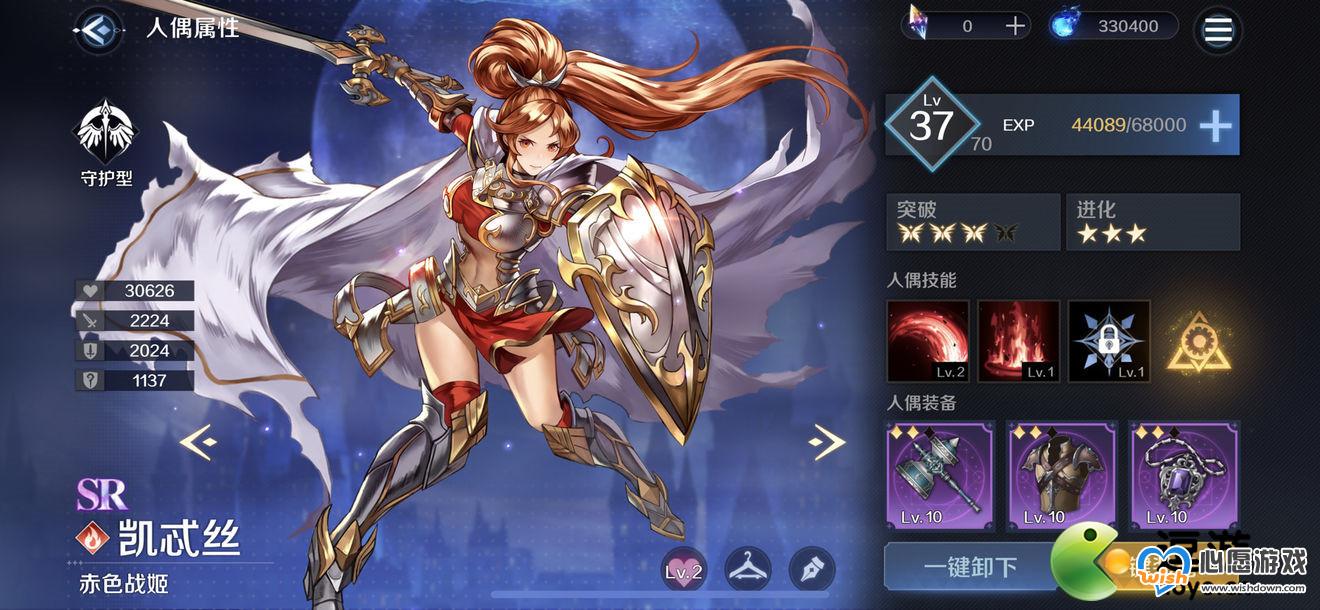1320x610 pixels.
Task: Open the clothes hanger costume button
Action: [748, 570]
